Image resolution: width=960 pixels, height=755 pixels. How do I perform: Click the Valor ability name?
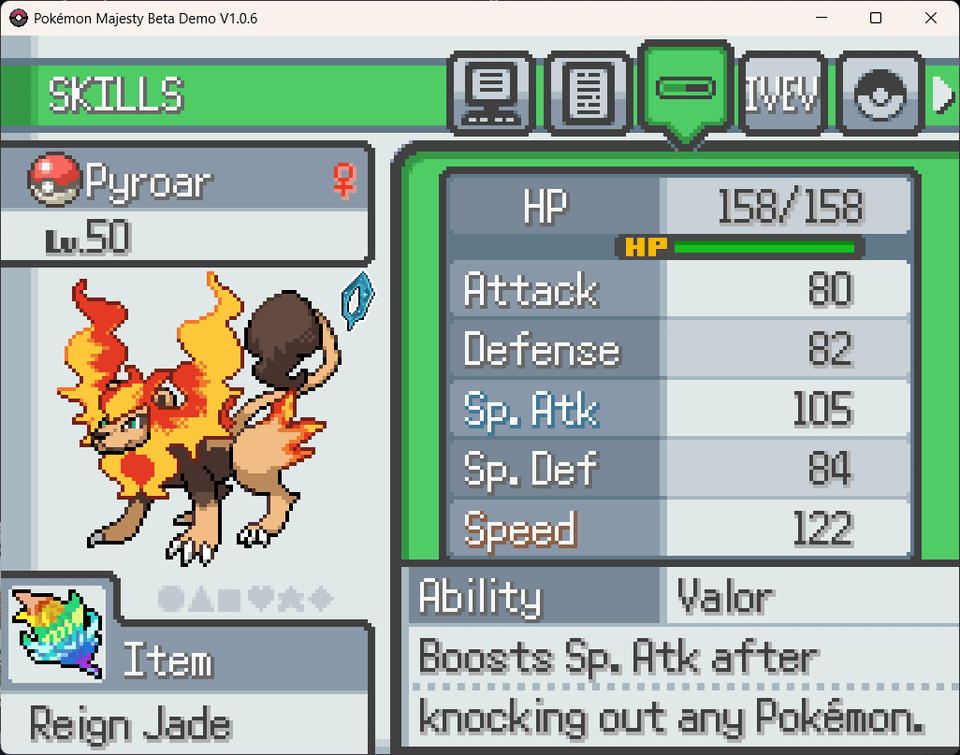pyautogui.click(x=725, y=598)
